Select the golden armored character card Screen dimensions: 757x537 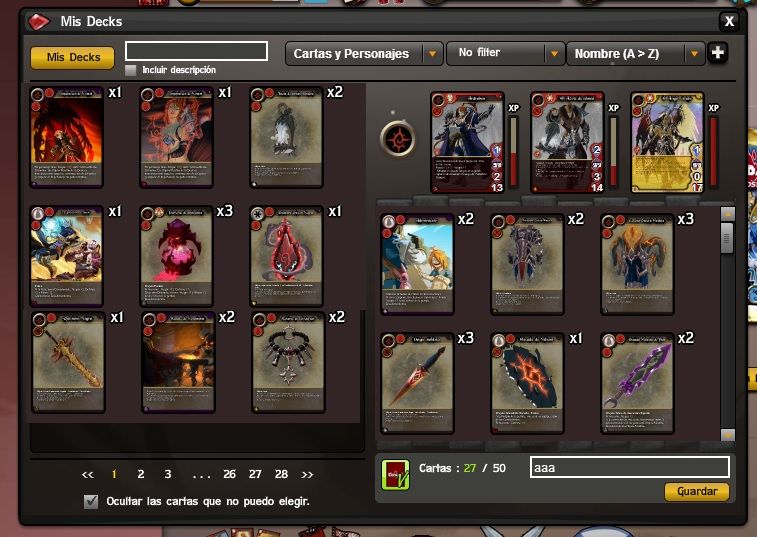pyautogui.click(x=667, y=140)
